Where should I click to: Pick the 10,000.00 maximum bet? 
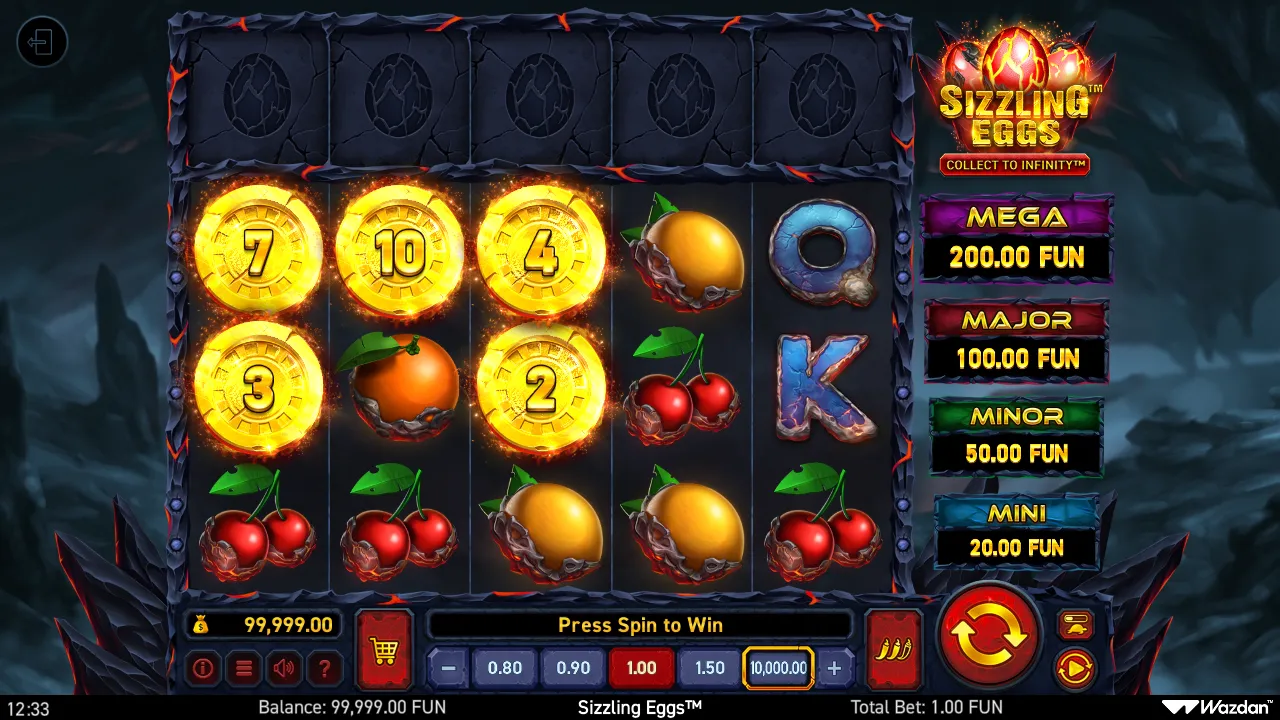click(778, 668)
